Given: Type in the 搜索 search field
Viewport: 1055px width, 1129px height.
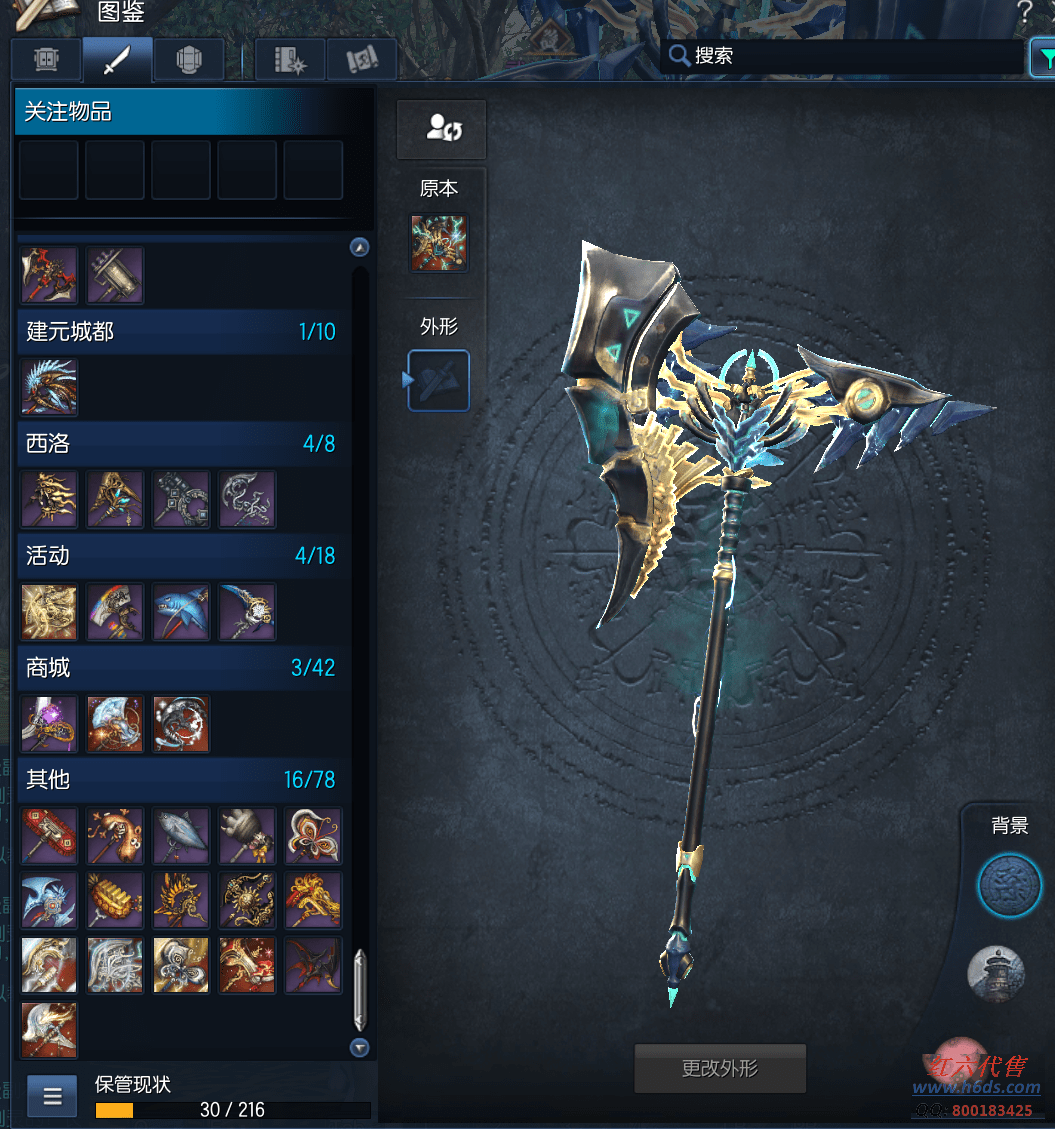Looking at the screenshot, I should click(x=850, y=56).
